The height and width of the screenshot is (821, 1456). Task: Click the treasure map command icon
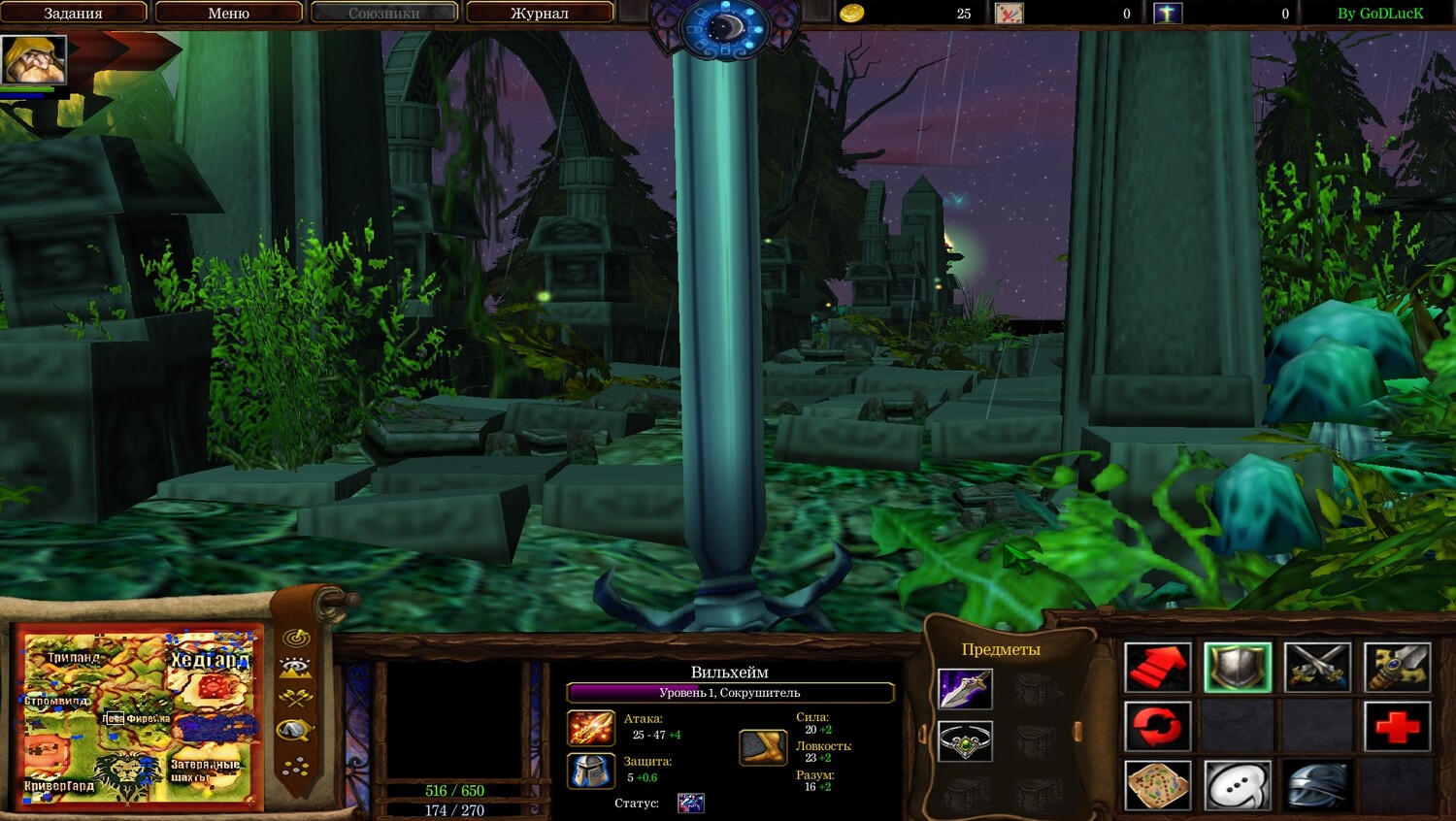coord(1157,784)
